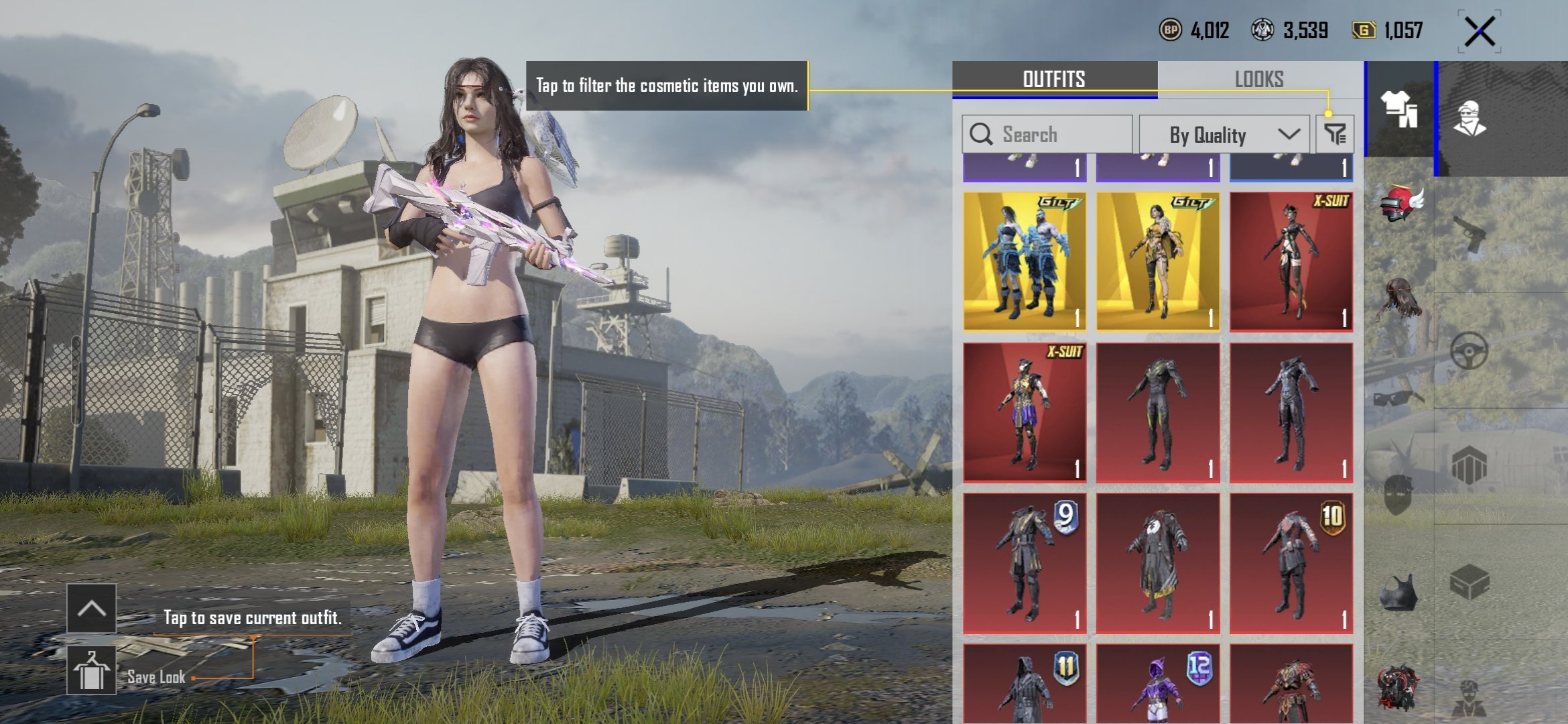Toggle the owned items filter

click(x=1335, y=134)
